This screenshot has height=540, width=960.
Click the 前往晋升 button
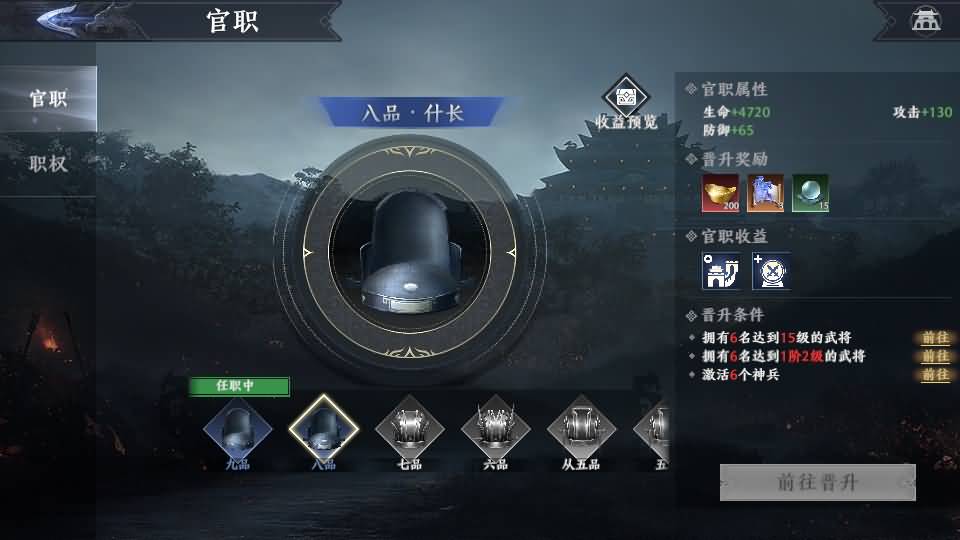click(817, 482)
